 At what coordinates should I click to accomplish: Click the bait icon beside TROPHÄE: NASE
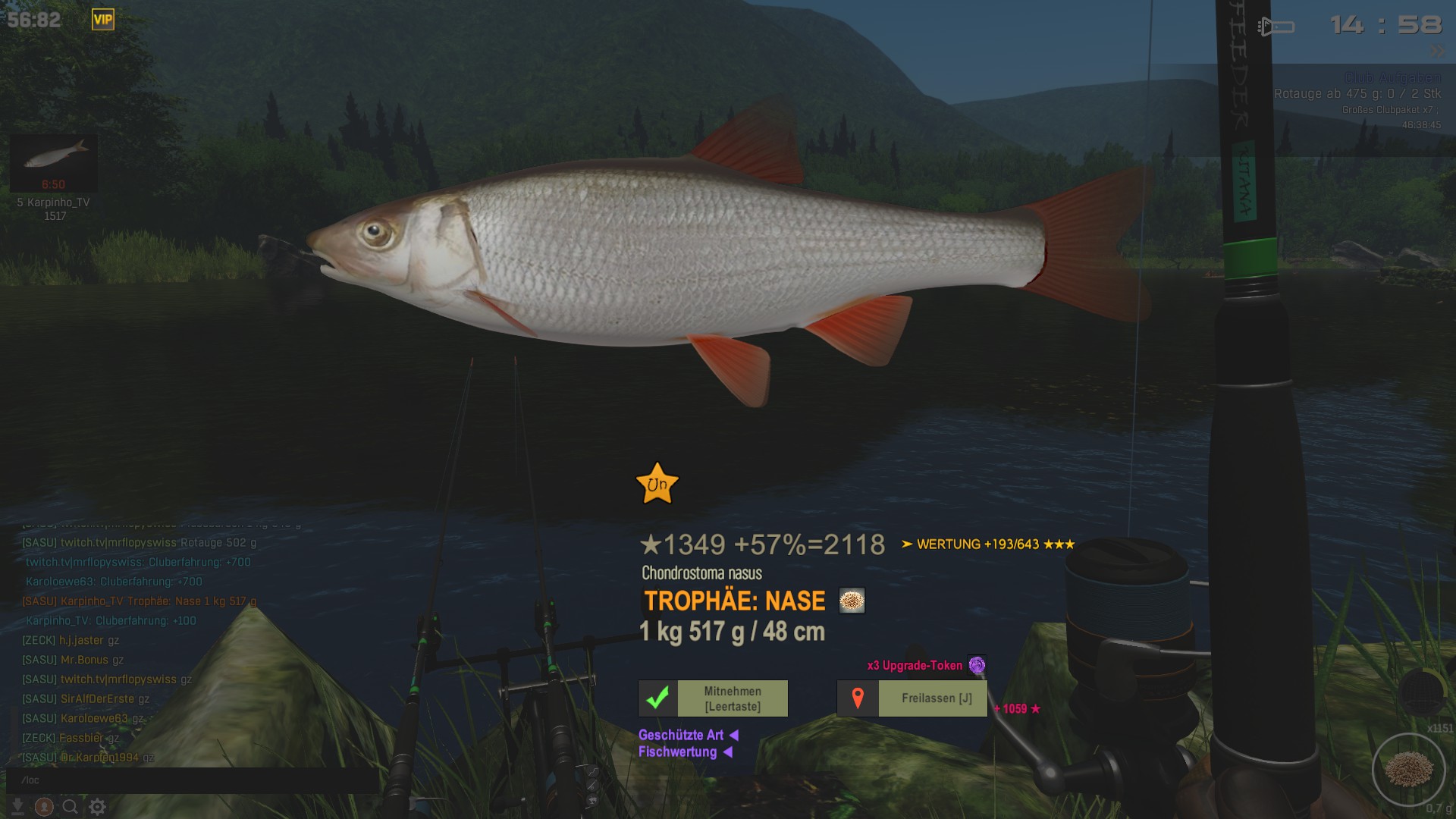tap(852, 601)
